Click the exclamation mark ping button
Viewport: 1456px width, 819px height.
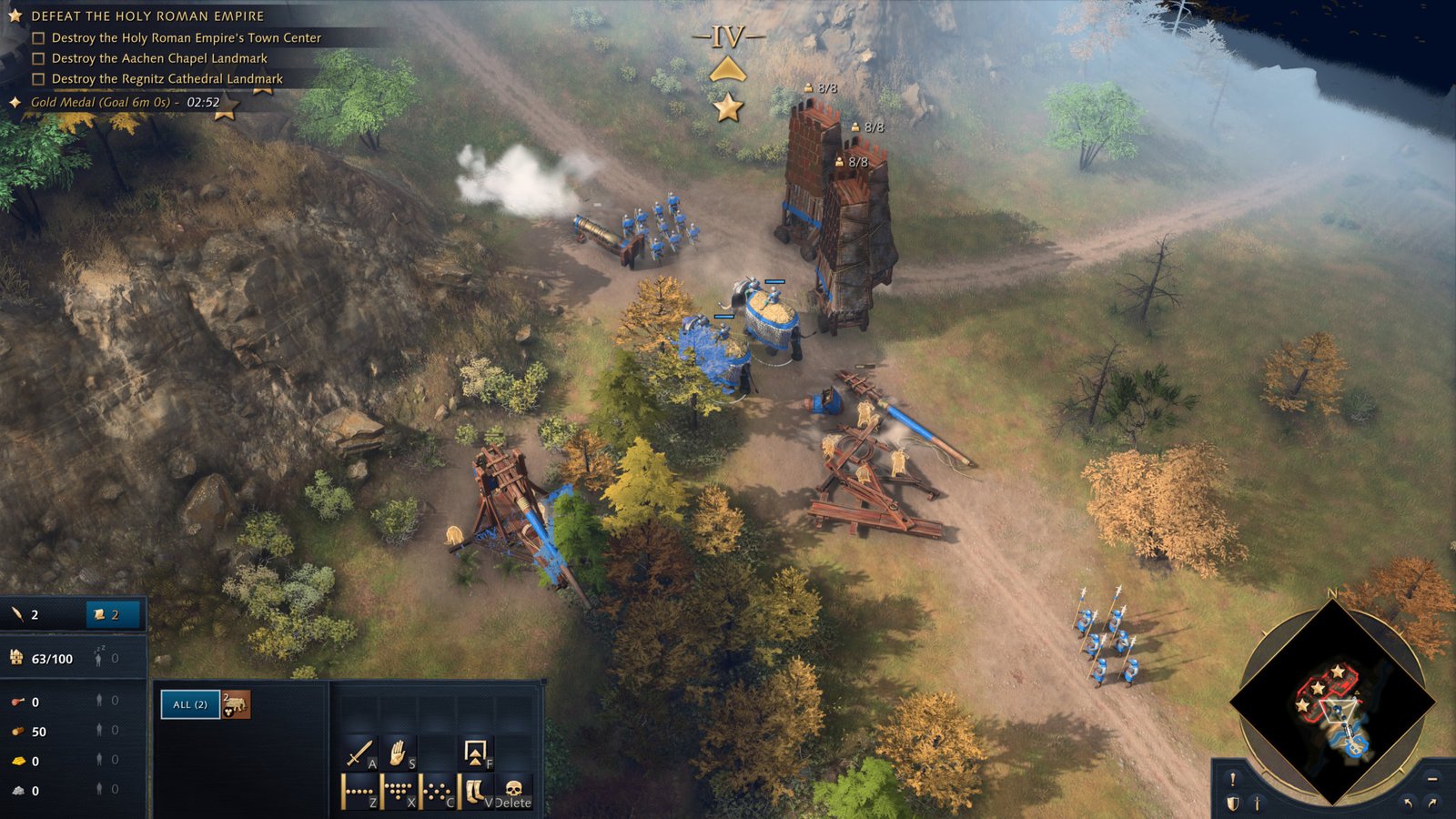[1233, 780]
